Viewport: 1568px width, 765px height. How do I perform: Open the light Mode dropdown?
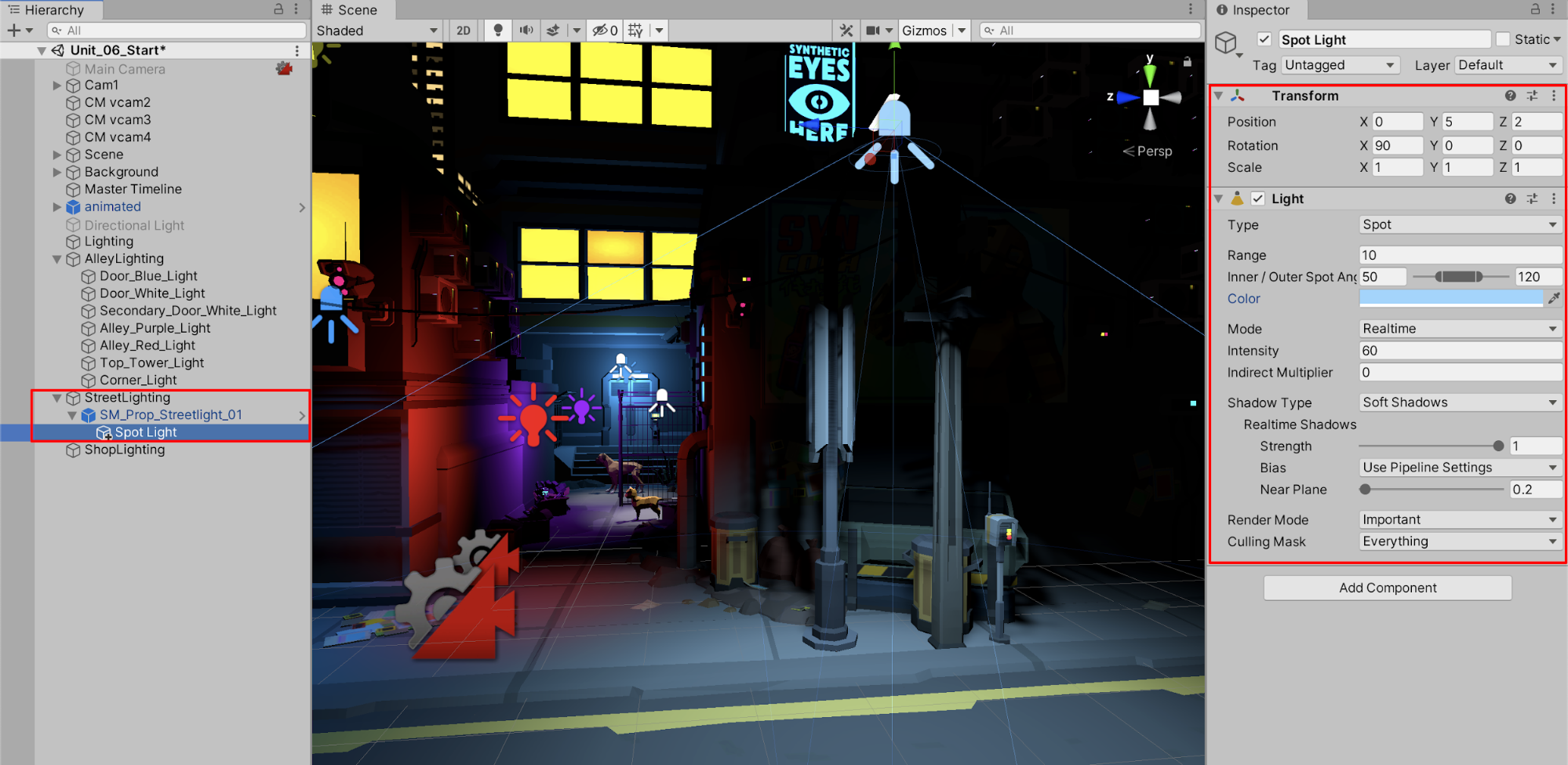[1459, 329]
